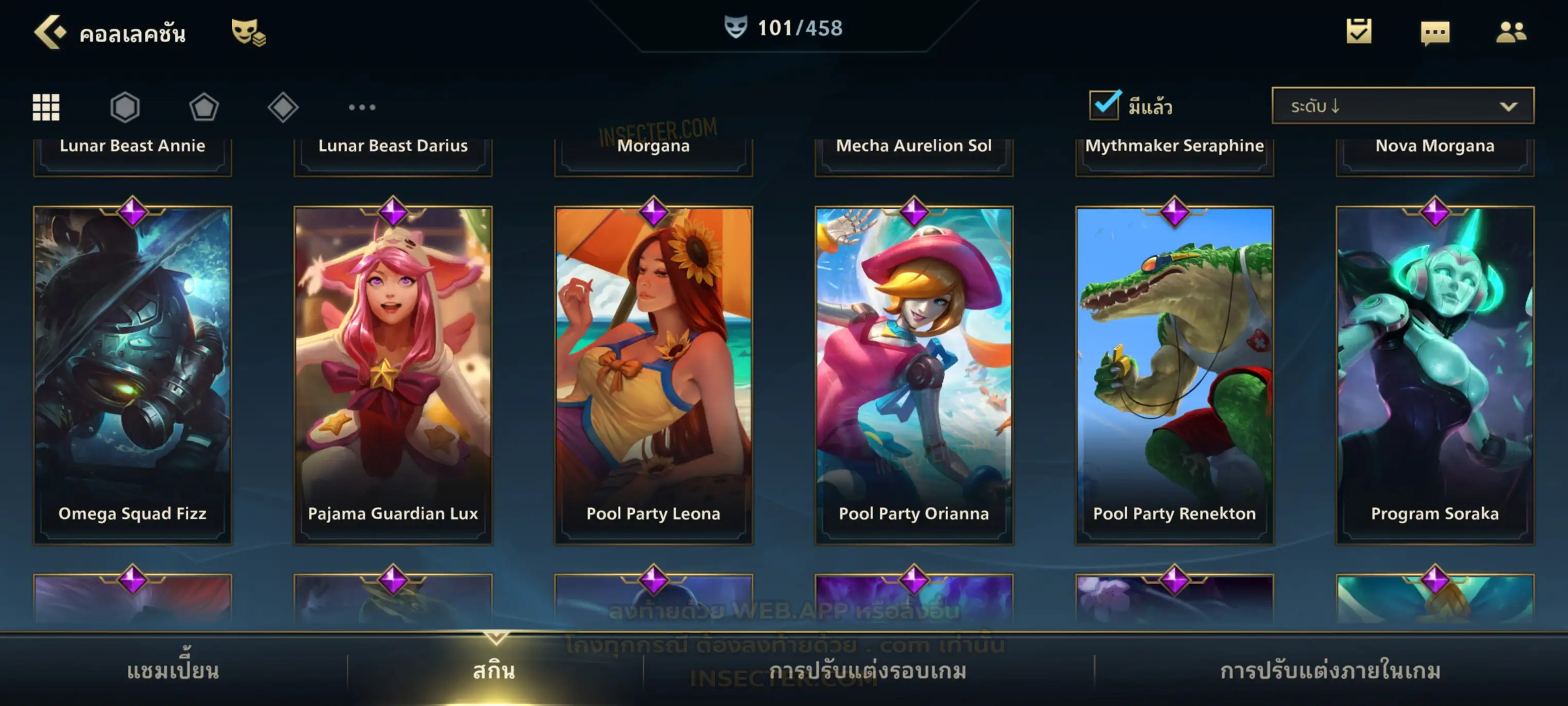The image size is (1568, 706).
Task: Open the mask and coins icon
Action: click(248, 32)
